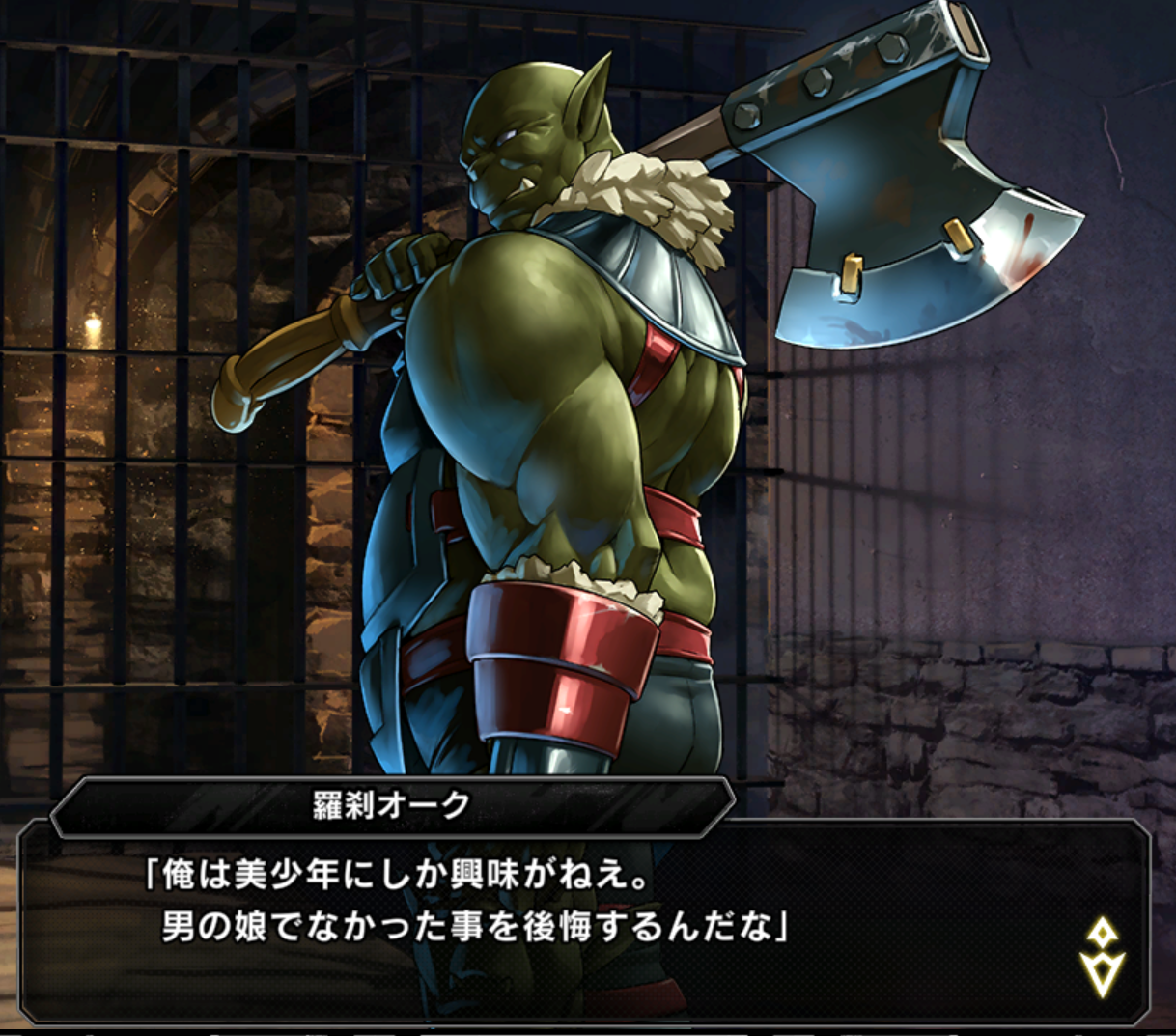Click the 羅刹オーク dialogue text box to continue
The width and height of the screenshot is (1176, 1036).
point(579,917)
